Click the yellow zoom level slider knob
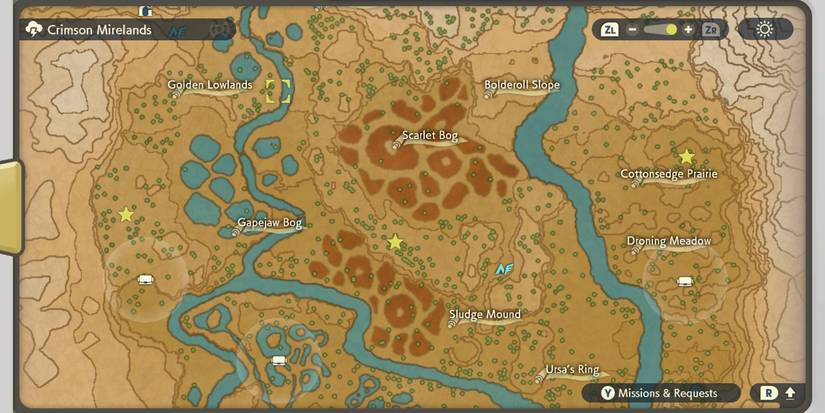825x413 pixels. pos(671,30)
